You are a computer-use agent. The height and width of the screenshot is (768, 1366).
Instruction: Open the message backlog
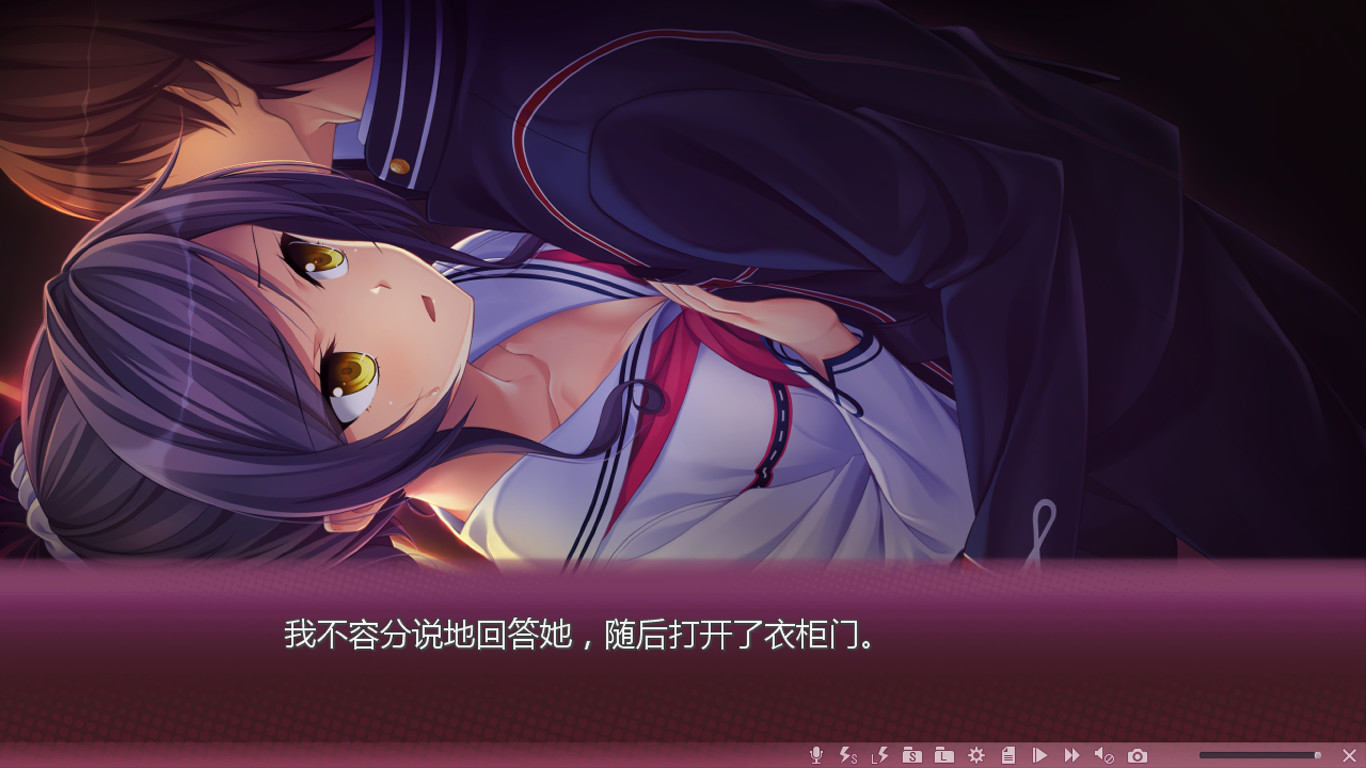pyautogui.click(x=1008, y=757)
